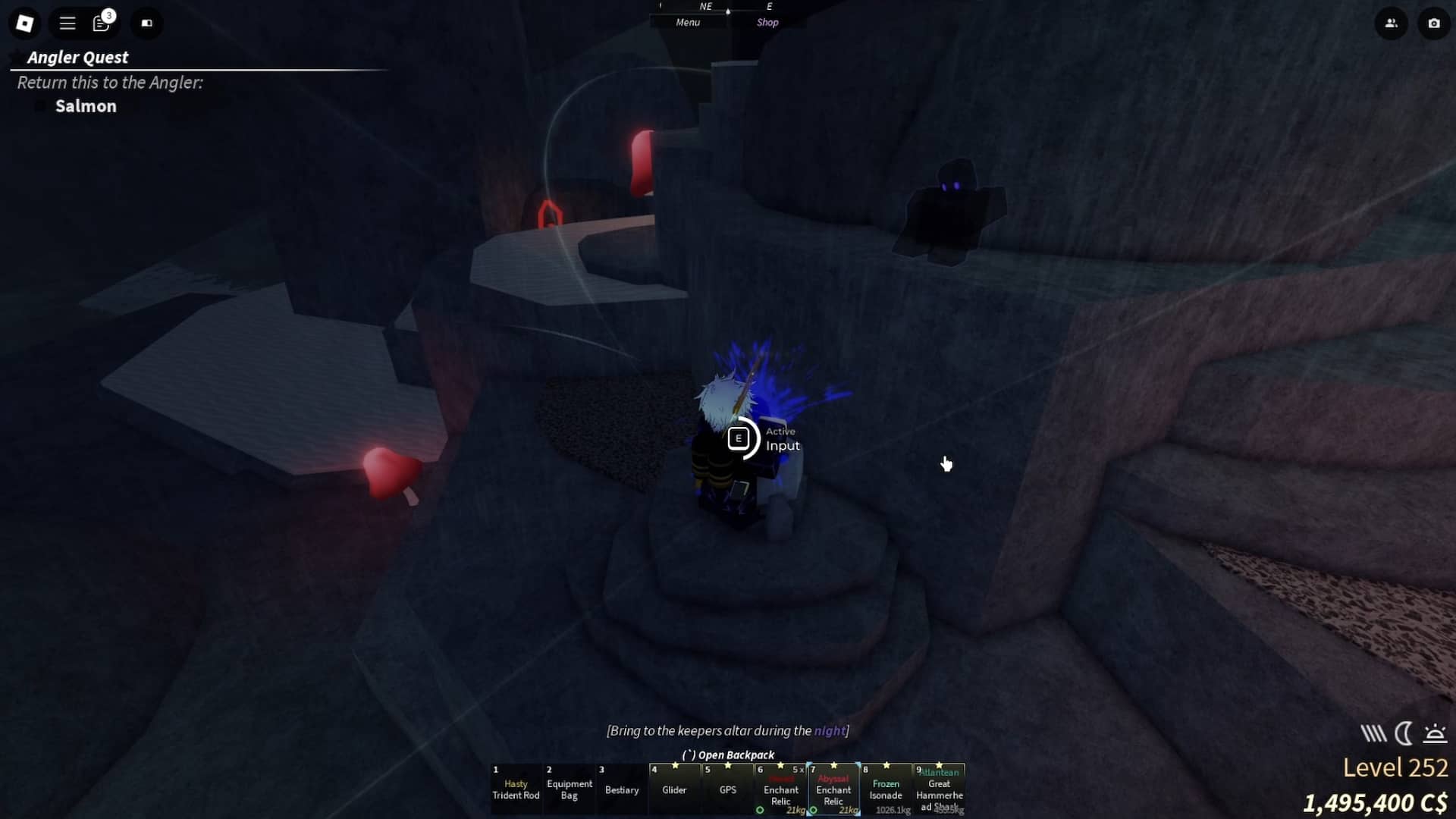Toggle the green marker on slot 6 relic

click(761, 810)
